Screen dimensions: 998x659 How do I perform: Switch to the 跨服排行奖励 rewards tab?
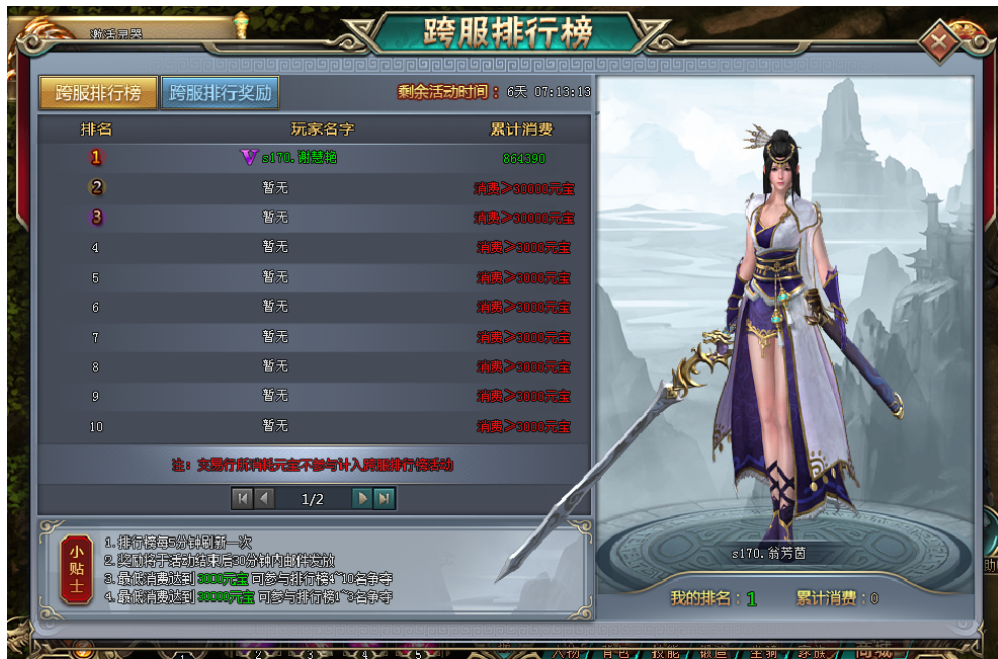220,93
